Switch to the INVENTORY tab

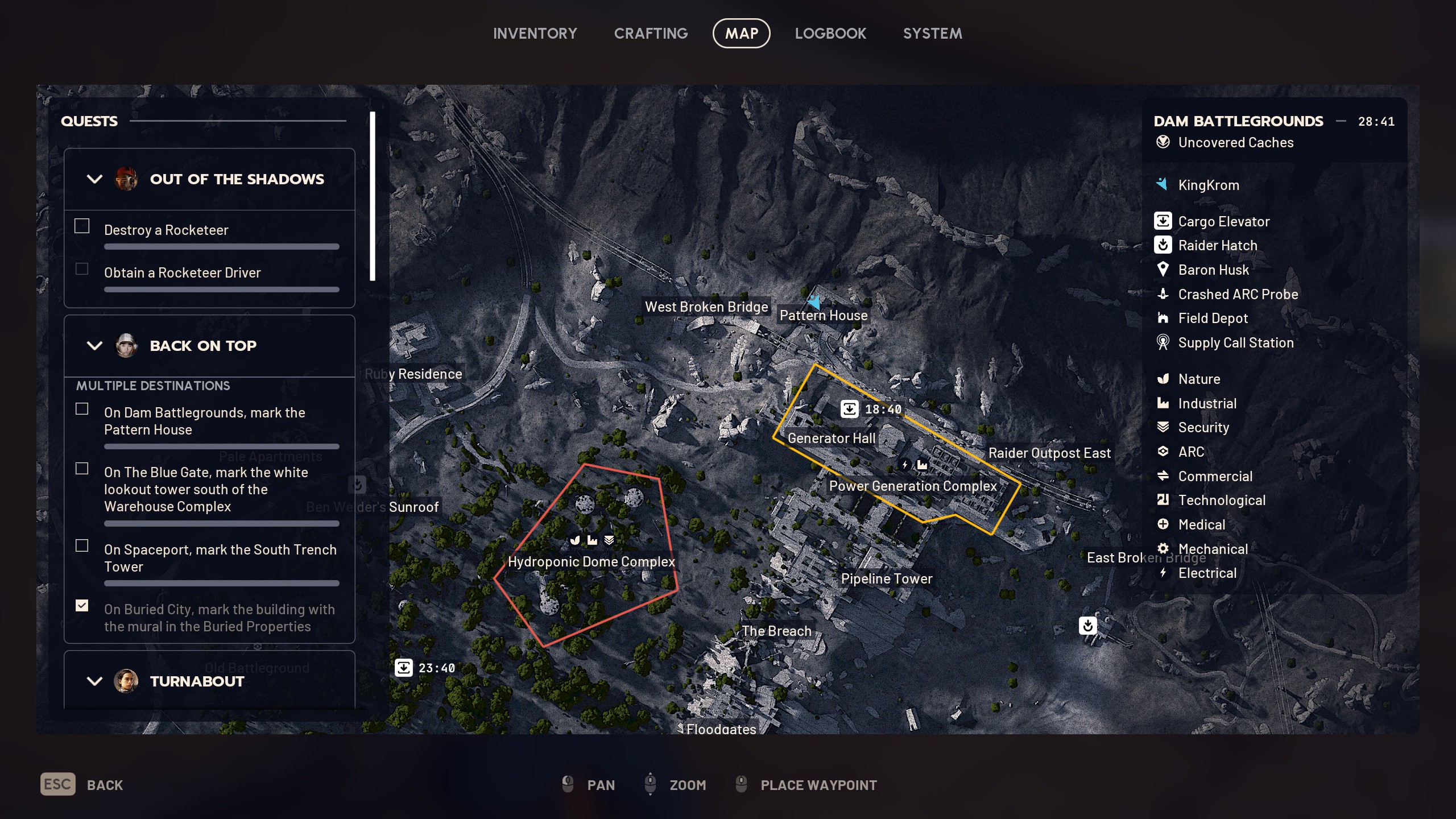[x=535, y=33]
